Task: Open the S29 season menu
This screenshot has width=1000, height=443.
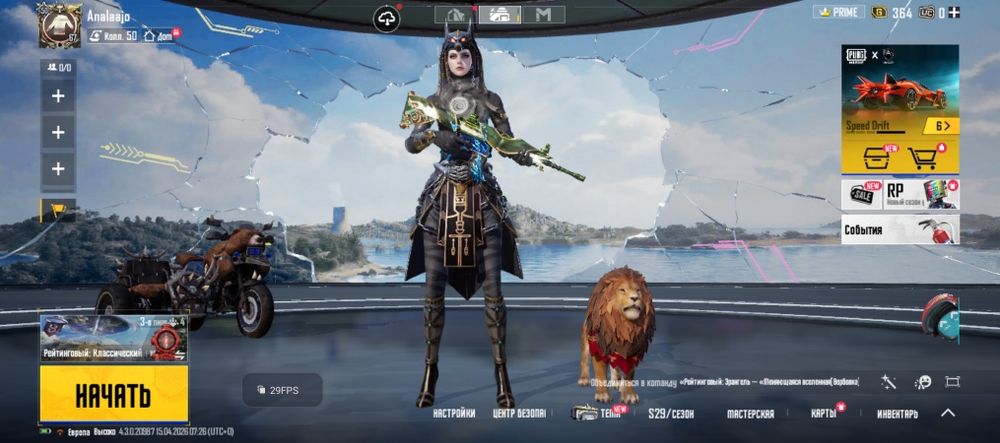Action: pyautogui.click(x=671, y=413)
